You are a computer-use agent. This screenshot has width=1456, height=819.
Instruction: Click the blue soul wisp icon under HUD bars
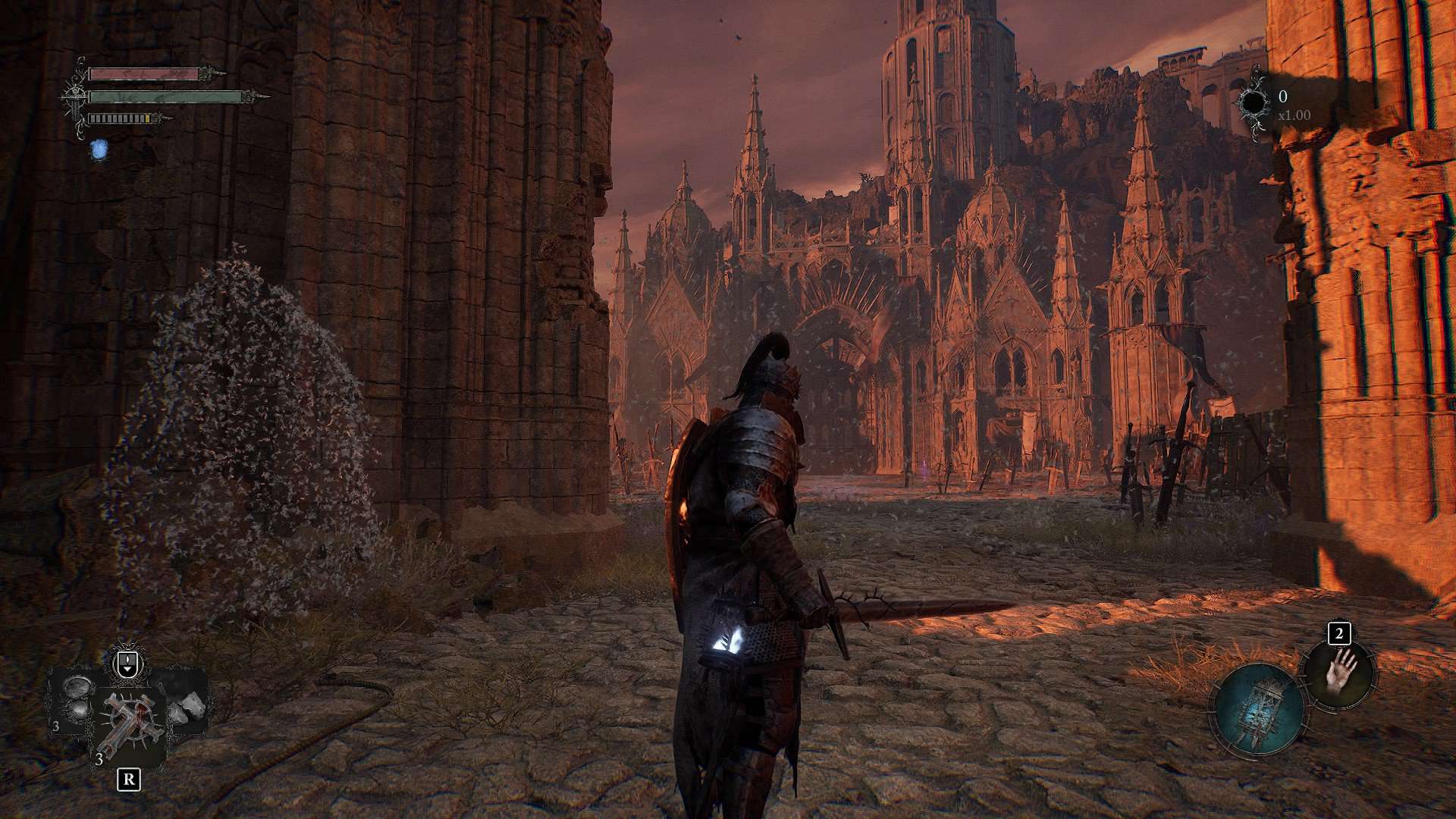coord(99,151)
